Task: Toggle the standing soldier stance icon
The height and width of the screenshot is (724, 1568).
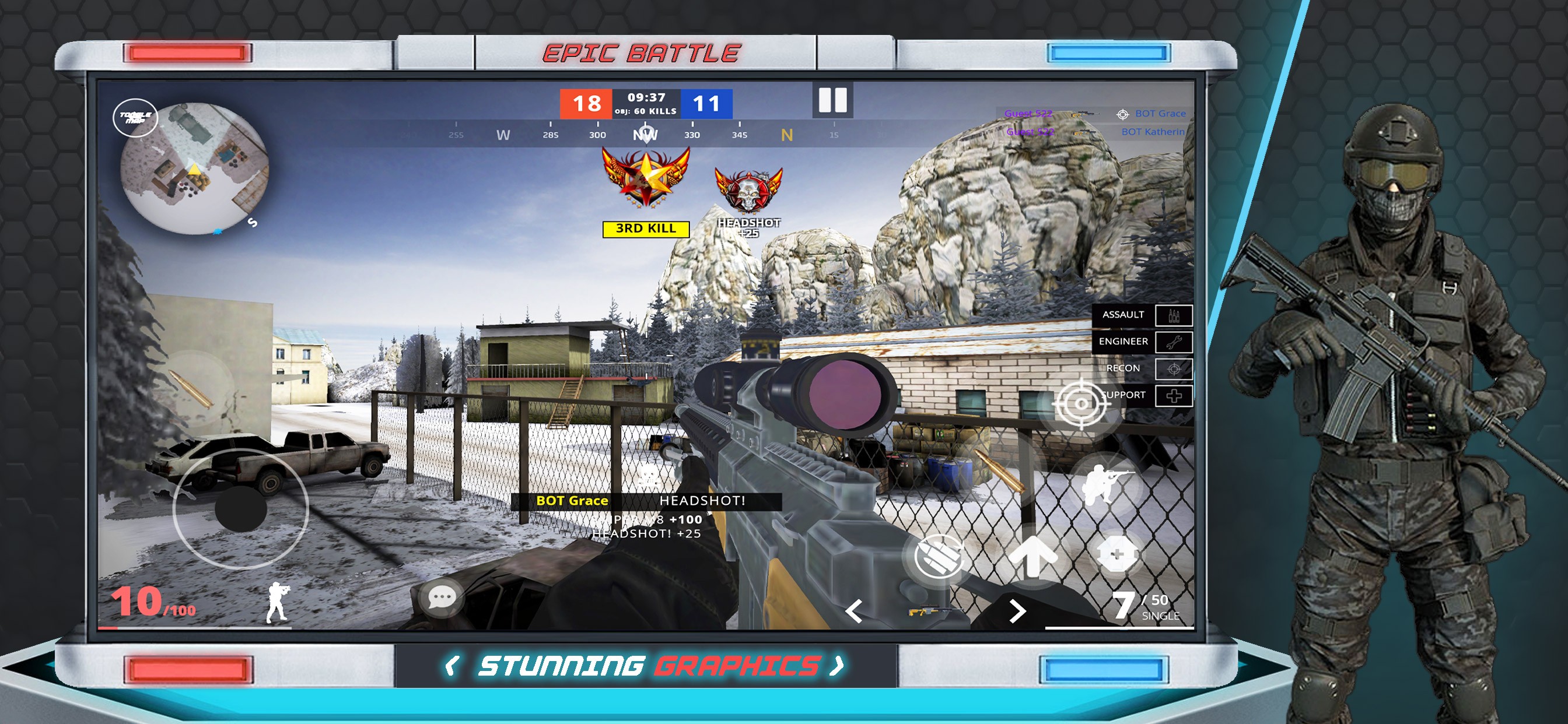Action: [x=278, y=603]
